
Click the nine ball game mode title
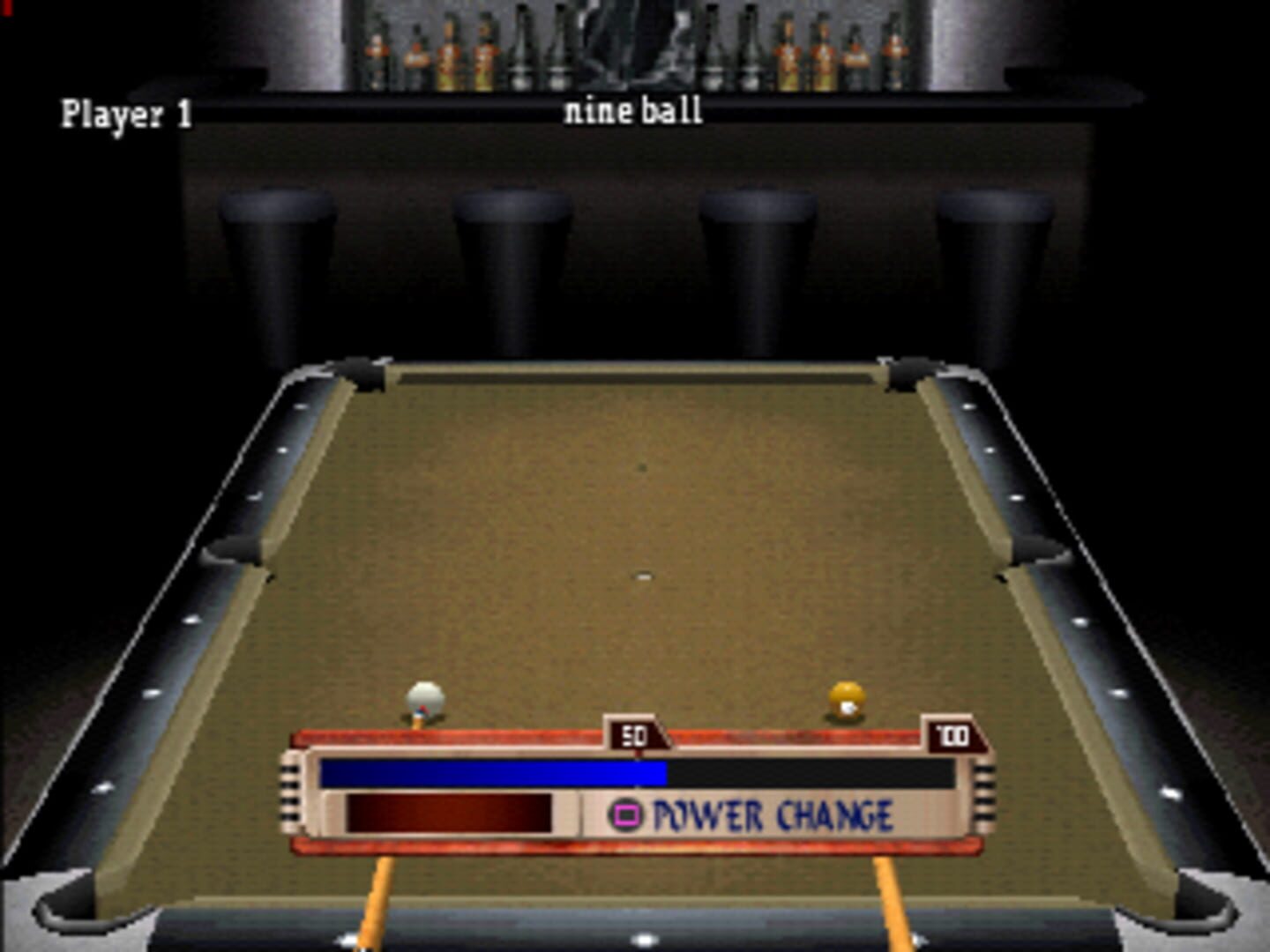(x=633, y=110)
